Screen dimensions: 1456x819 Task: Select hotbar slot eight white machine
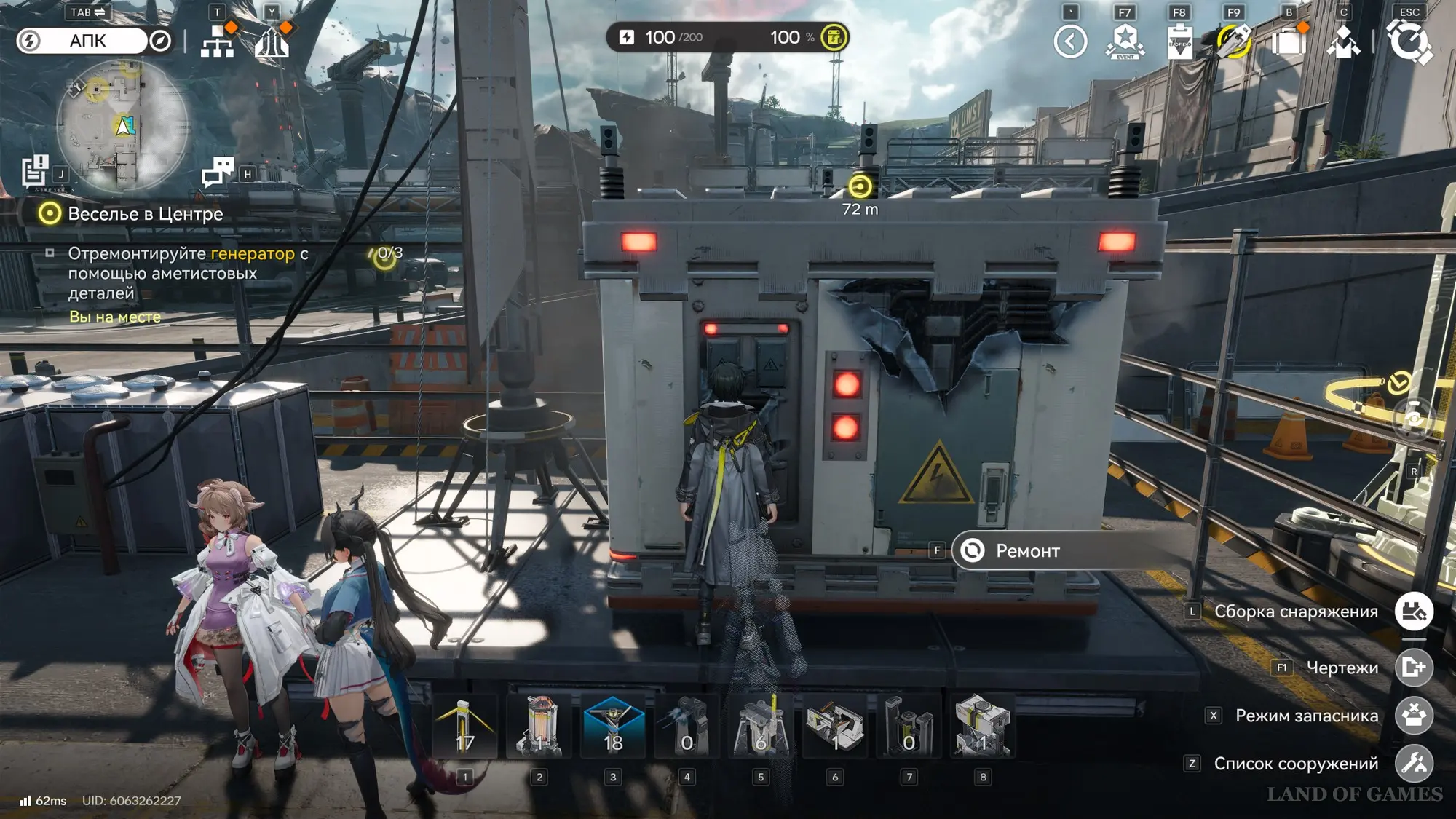pos(982,727)
